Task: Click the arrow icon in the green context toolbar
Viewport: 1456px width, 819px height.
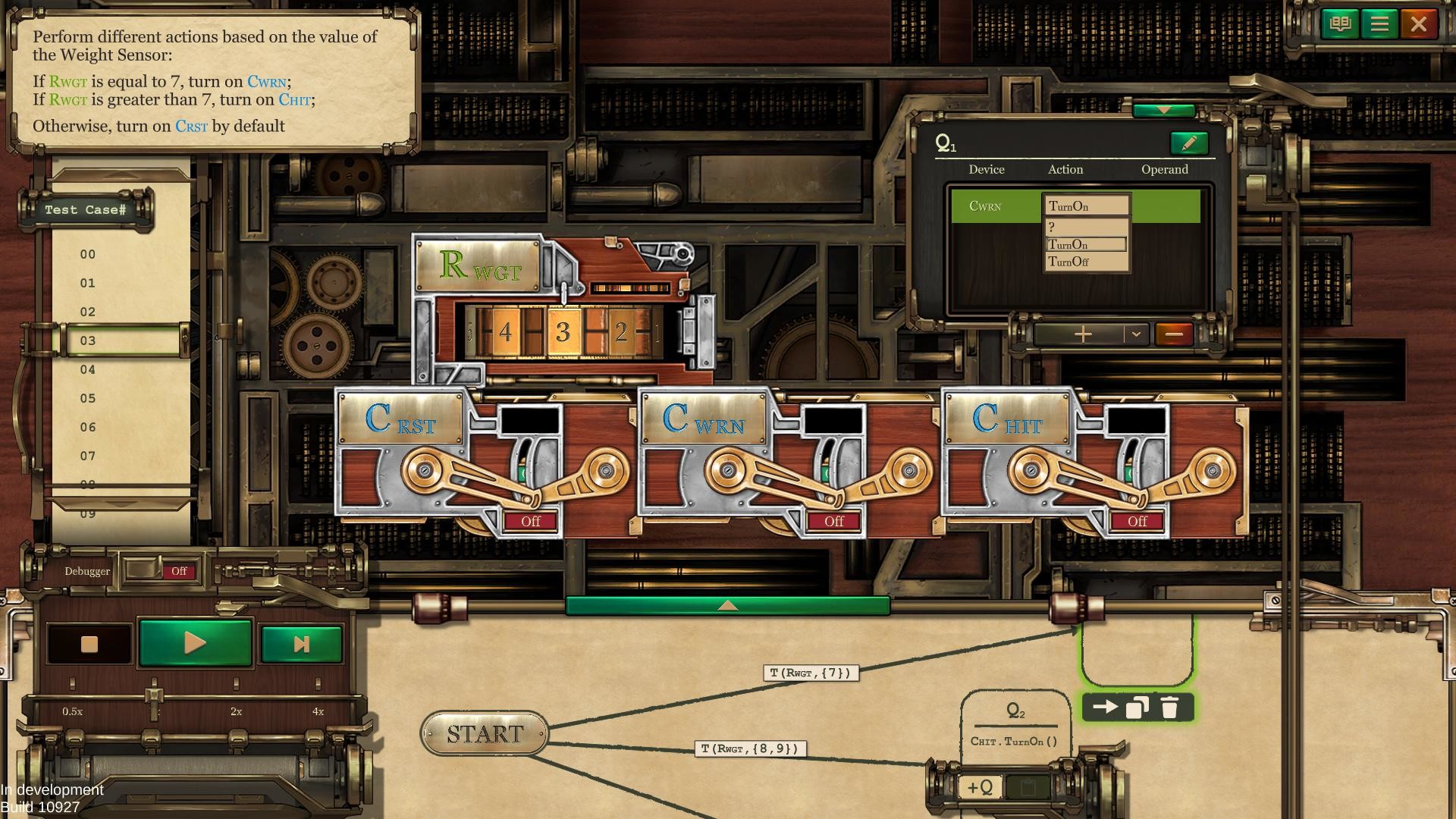Action: (x=1106, y=705)
